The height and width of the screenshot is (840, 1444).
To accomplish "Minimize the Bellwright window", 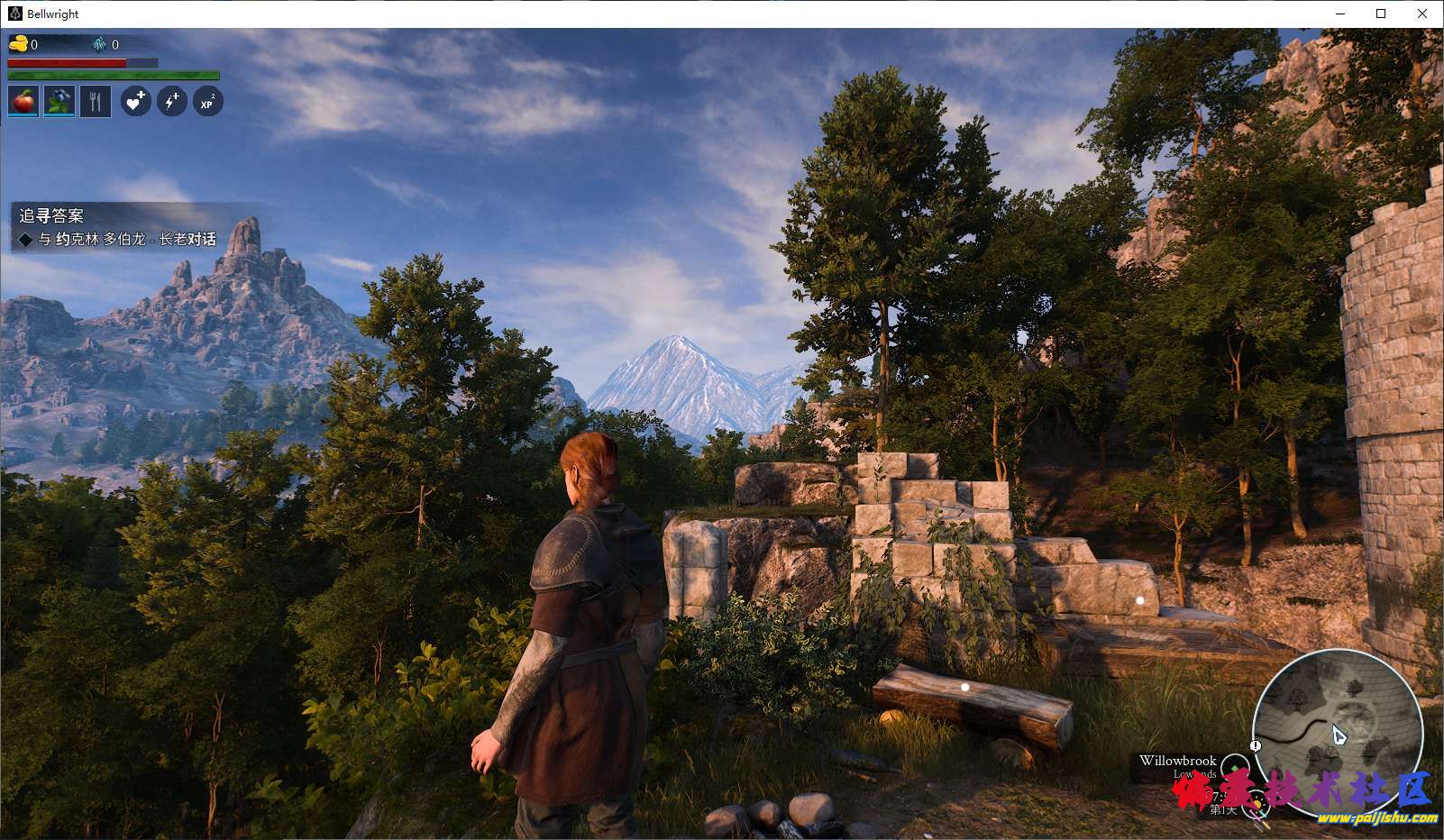I will [x=1339, y=14].
